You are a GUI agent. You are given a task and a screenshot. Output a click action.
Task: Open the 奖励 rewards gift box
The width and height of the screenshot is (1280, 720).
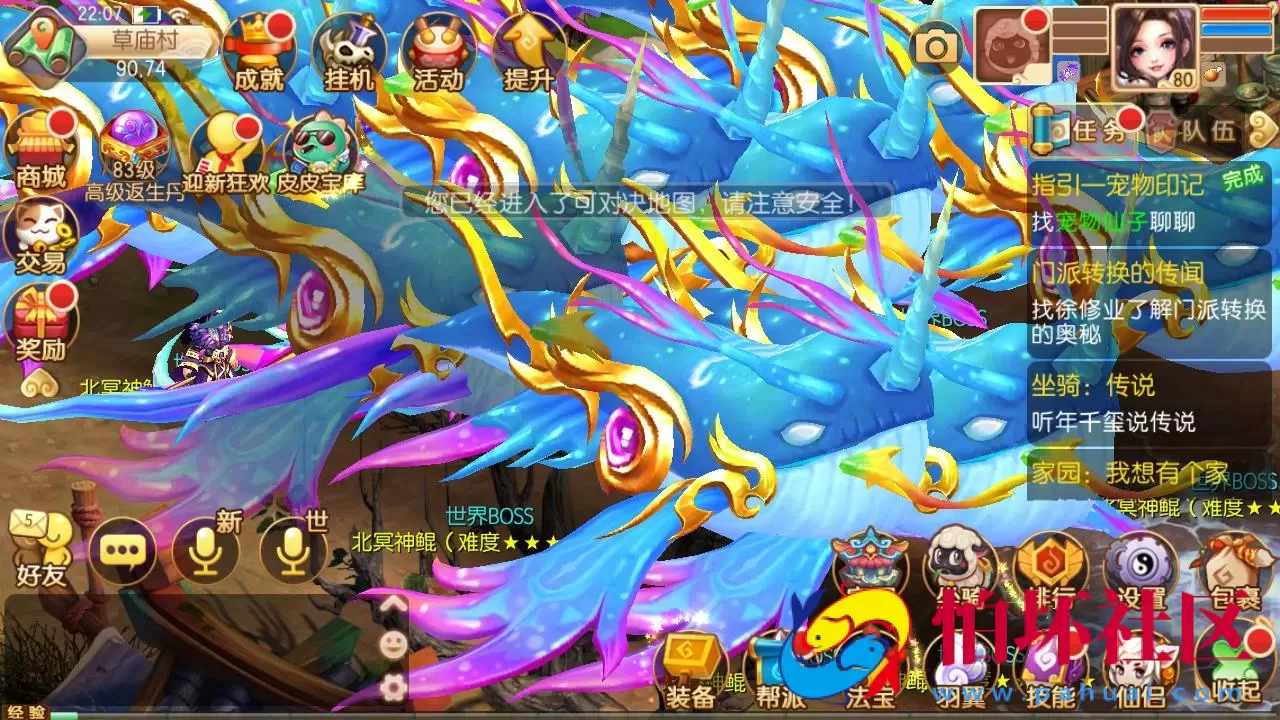point(38,320)
